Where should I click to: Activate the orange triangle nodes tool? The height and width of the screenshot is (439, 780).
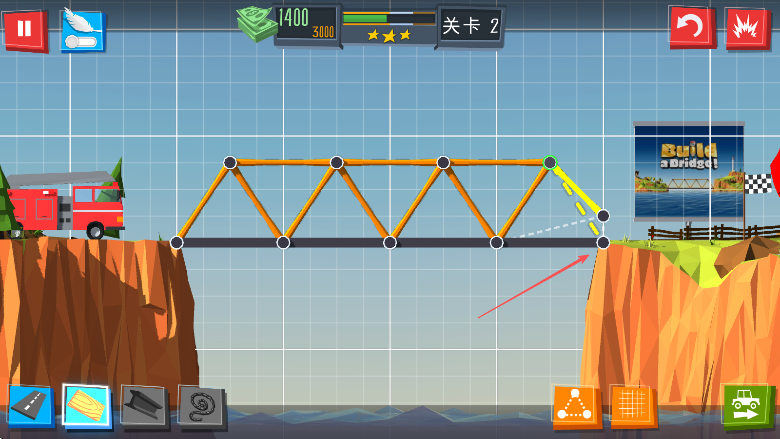(575, 406)
